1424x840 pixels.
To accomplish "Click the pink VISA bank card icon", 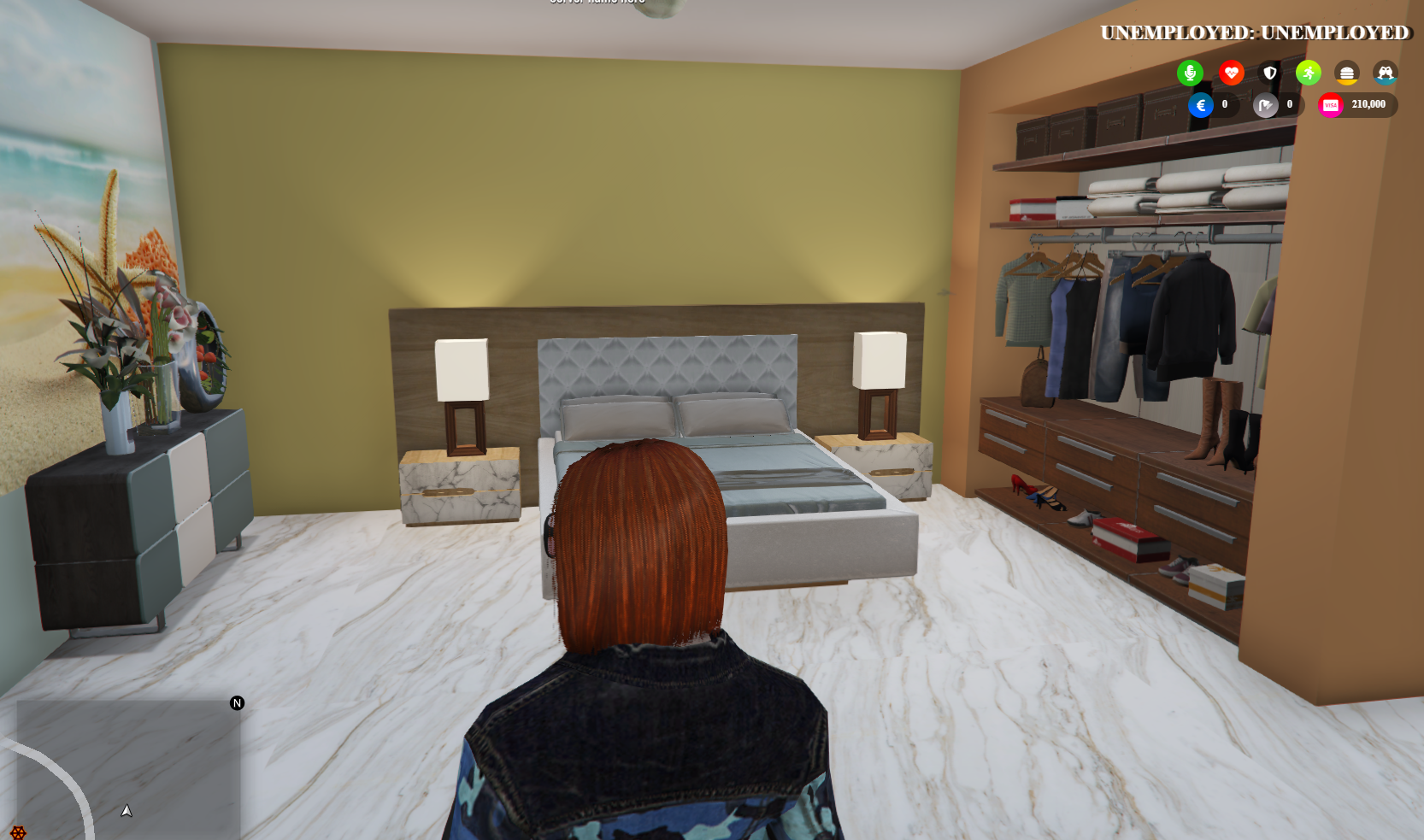I will pos(1330,104).
